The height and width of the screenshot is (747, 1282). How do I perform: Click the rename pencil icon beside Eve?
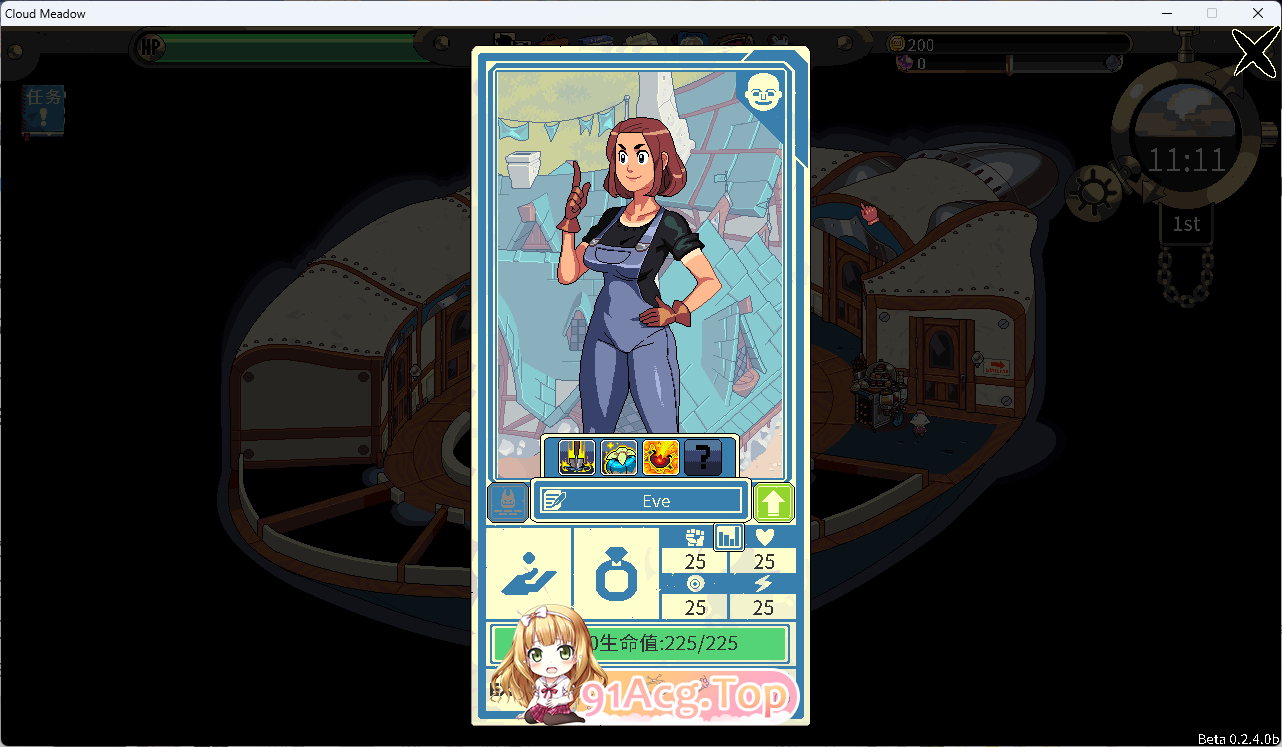coord(553,500)
